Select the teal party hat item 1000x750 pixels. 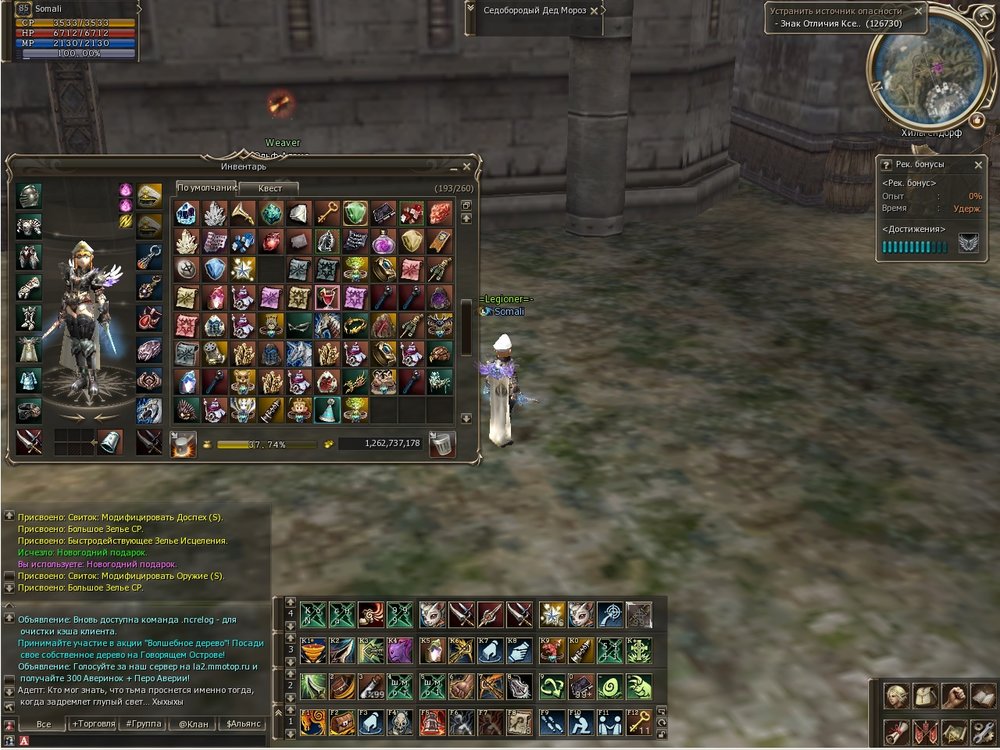[x=327, y=409]
